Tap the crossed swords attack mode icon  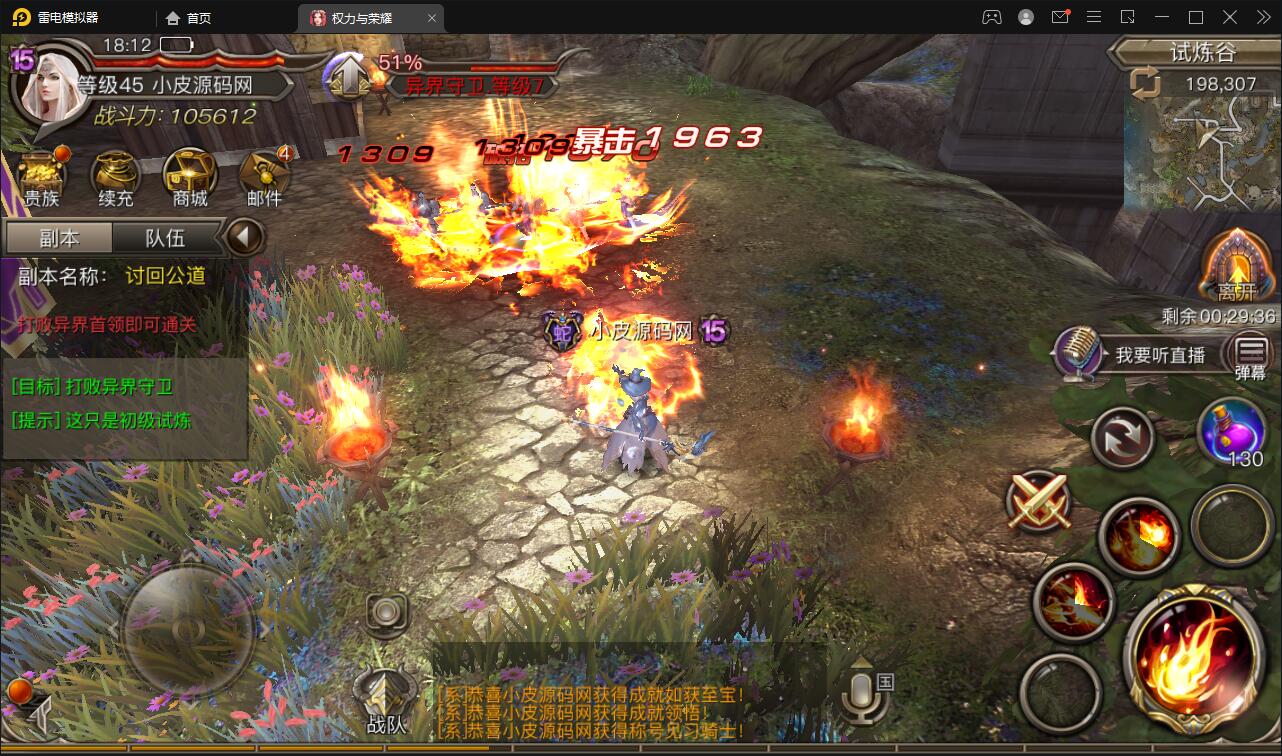[x=1039, y=500]
